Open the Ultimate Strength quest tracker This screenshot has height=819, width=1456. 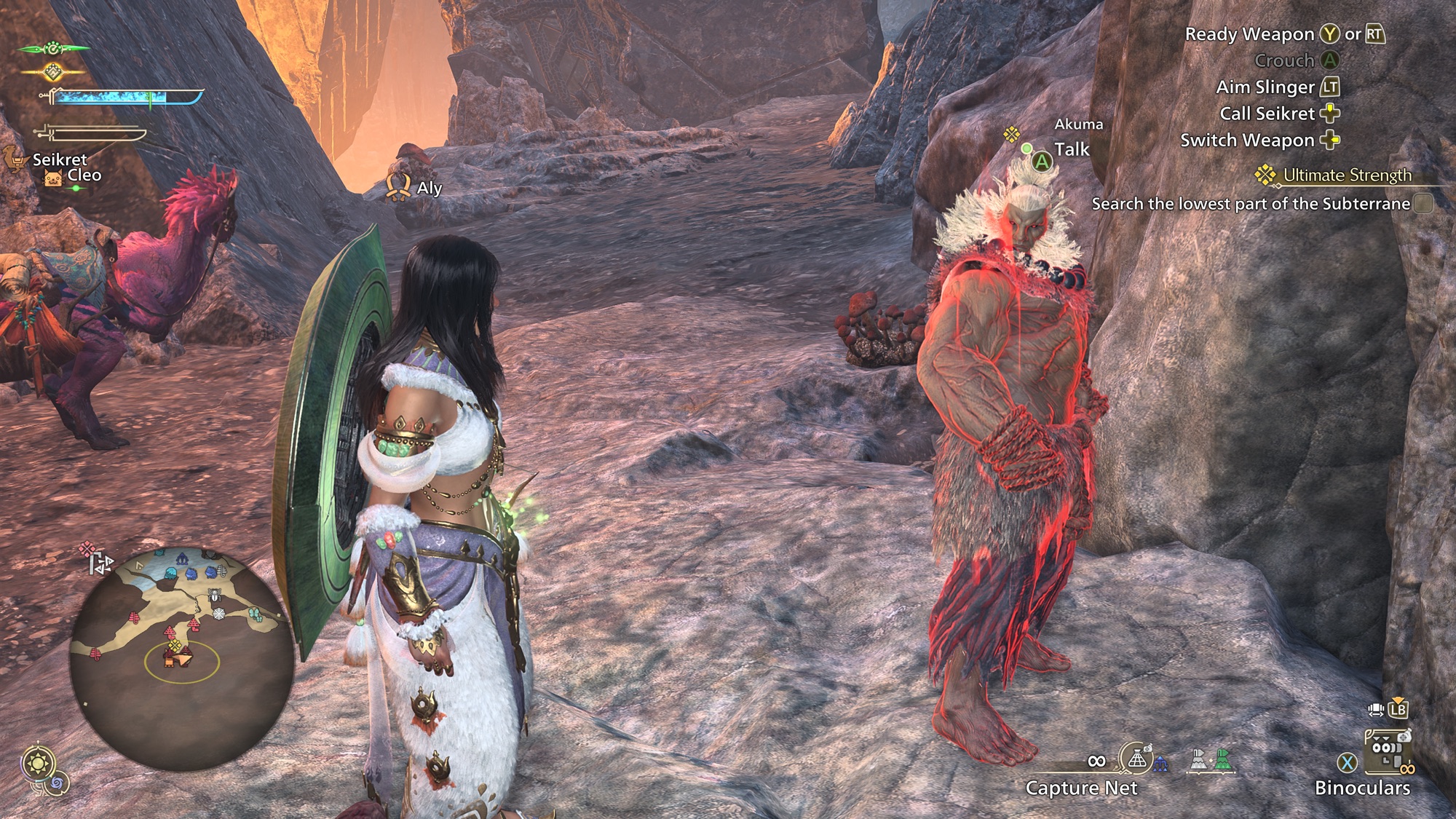(x=1346, y=175)
